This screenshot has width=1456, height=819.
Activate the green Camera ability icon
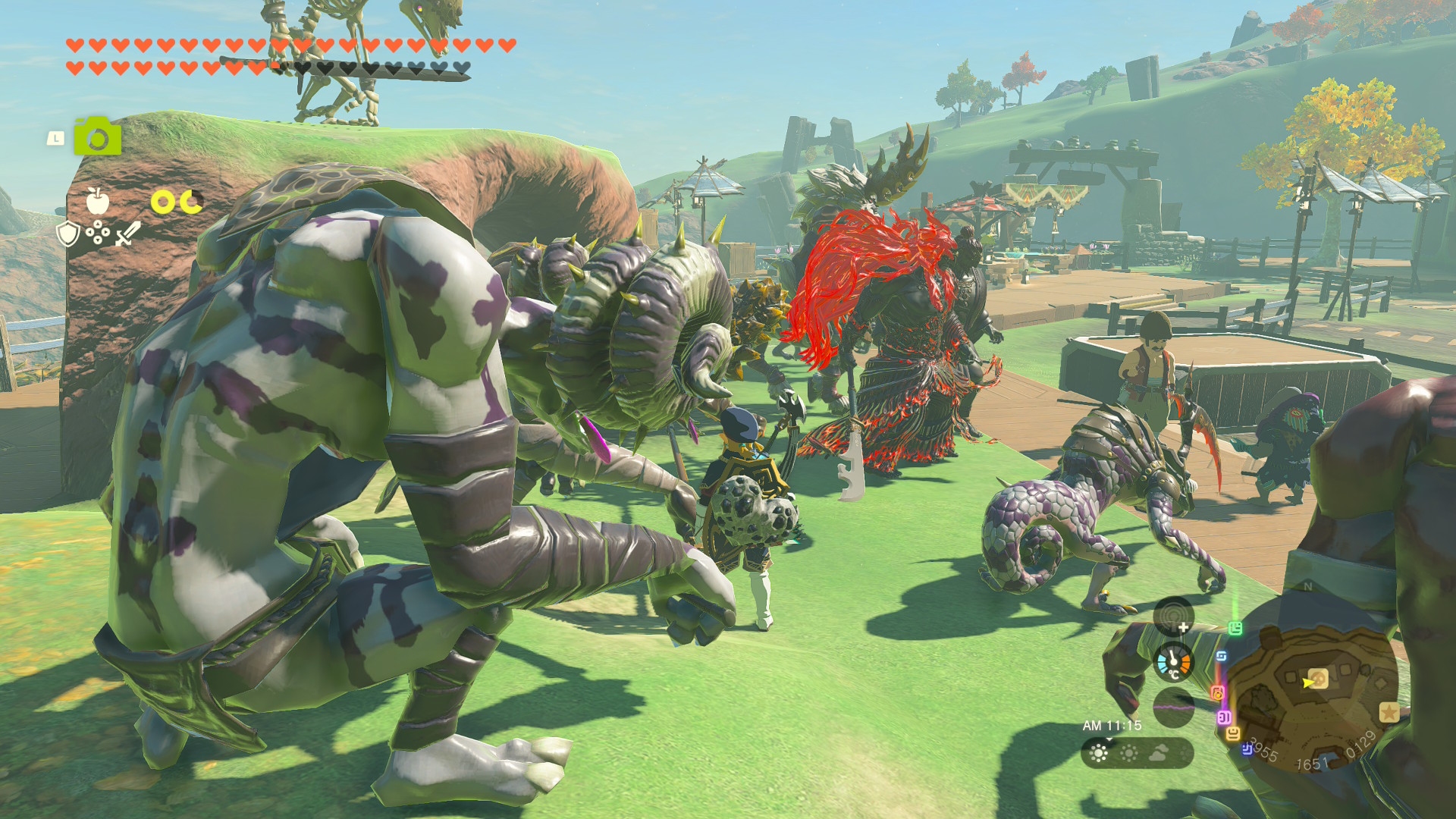coord(97,136)
